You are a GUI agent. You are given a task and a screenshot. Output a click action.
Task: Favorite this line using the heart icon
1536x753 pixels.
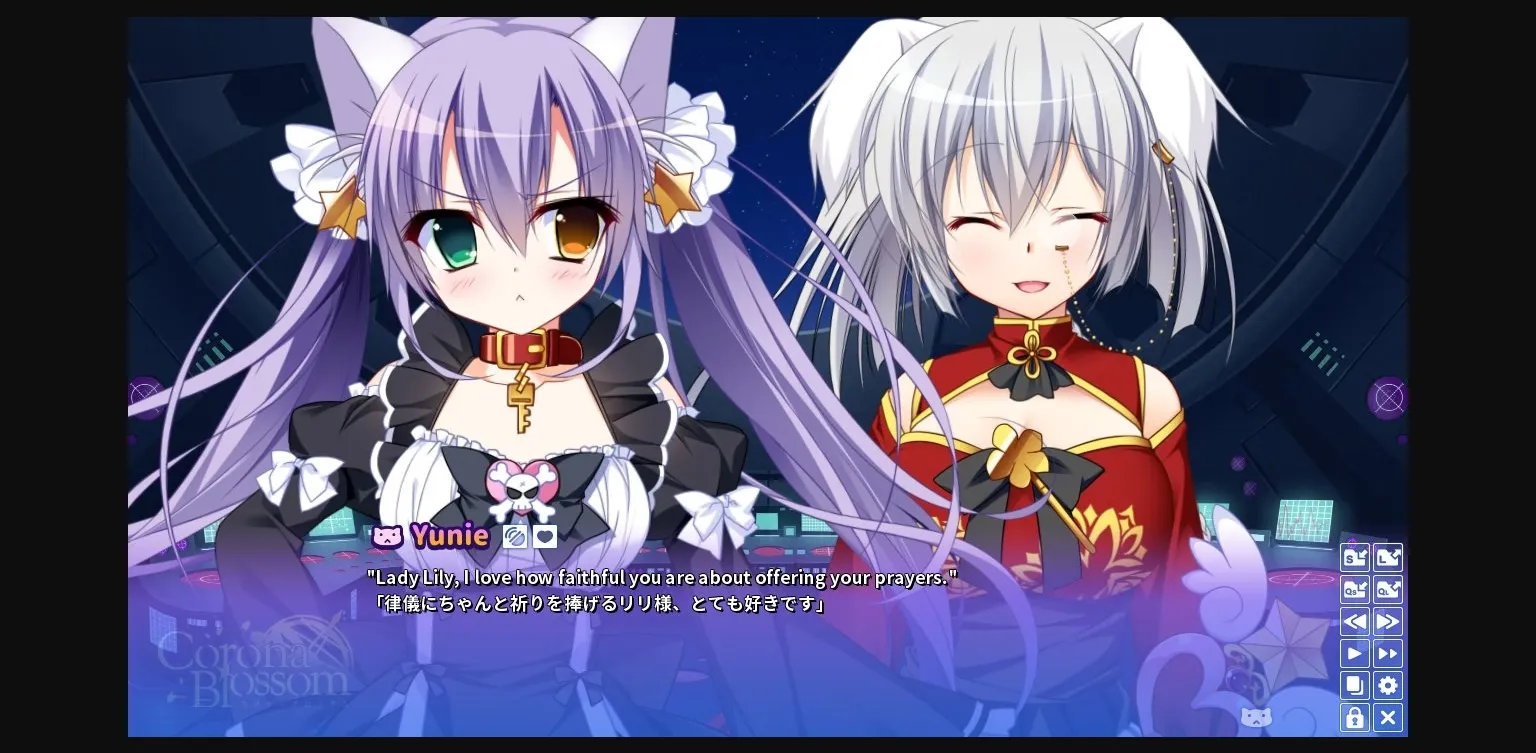point(545,536)
